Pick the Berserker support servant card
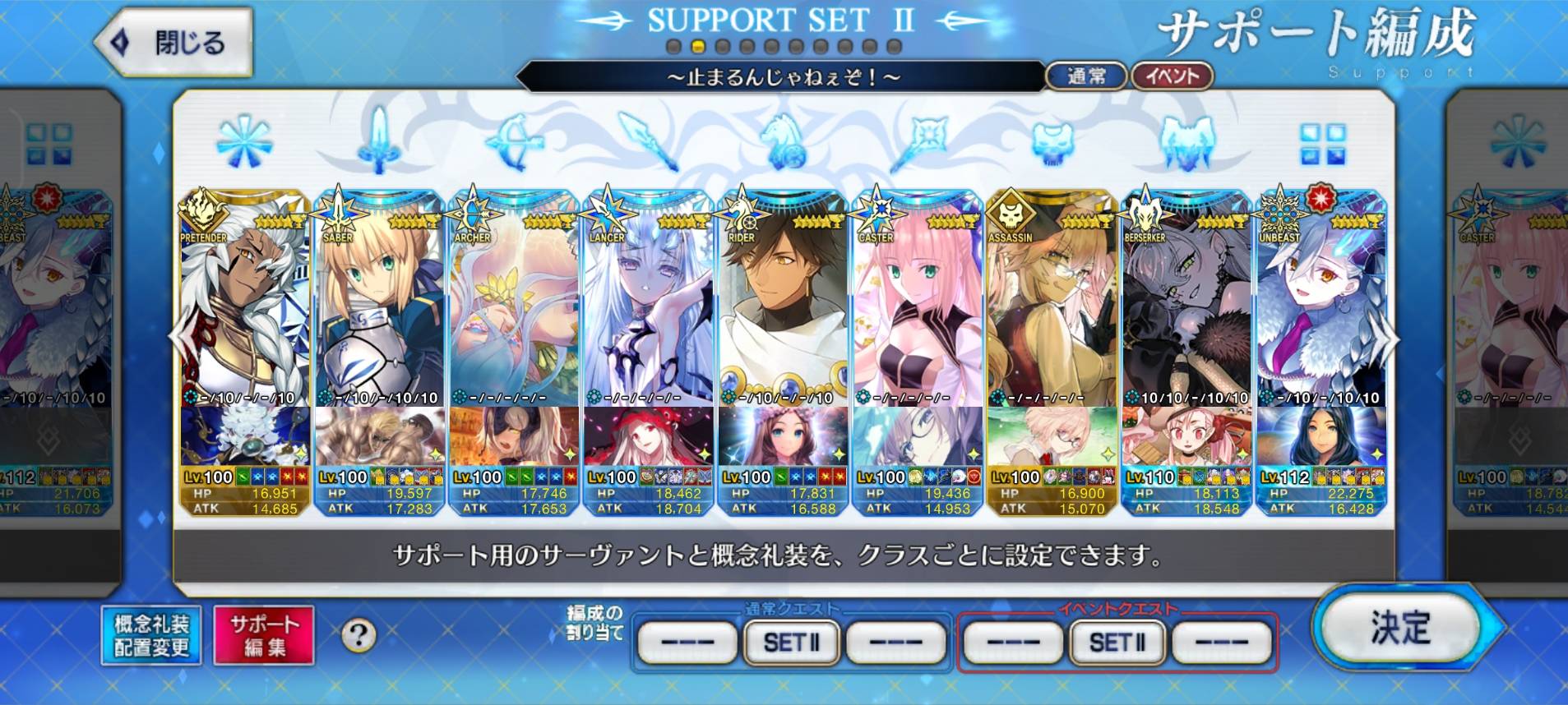This screenshot has height=705, width=1568. tap(1186, 312)
